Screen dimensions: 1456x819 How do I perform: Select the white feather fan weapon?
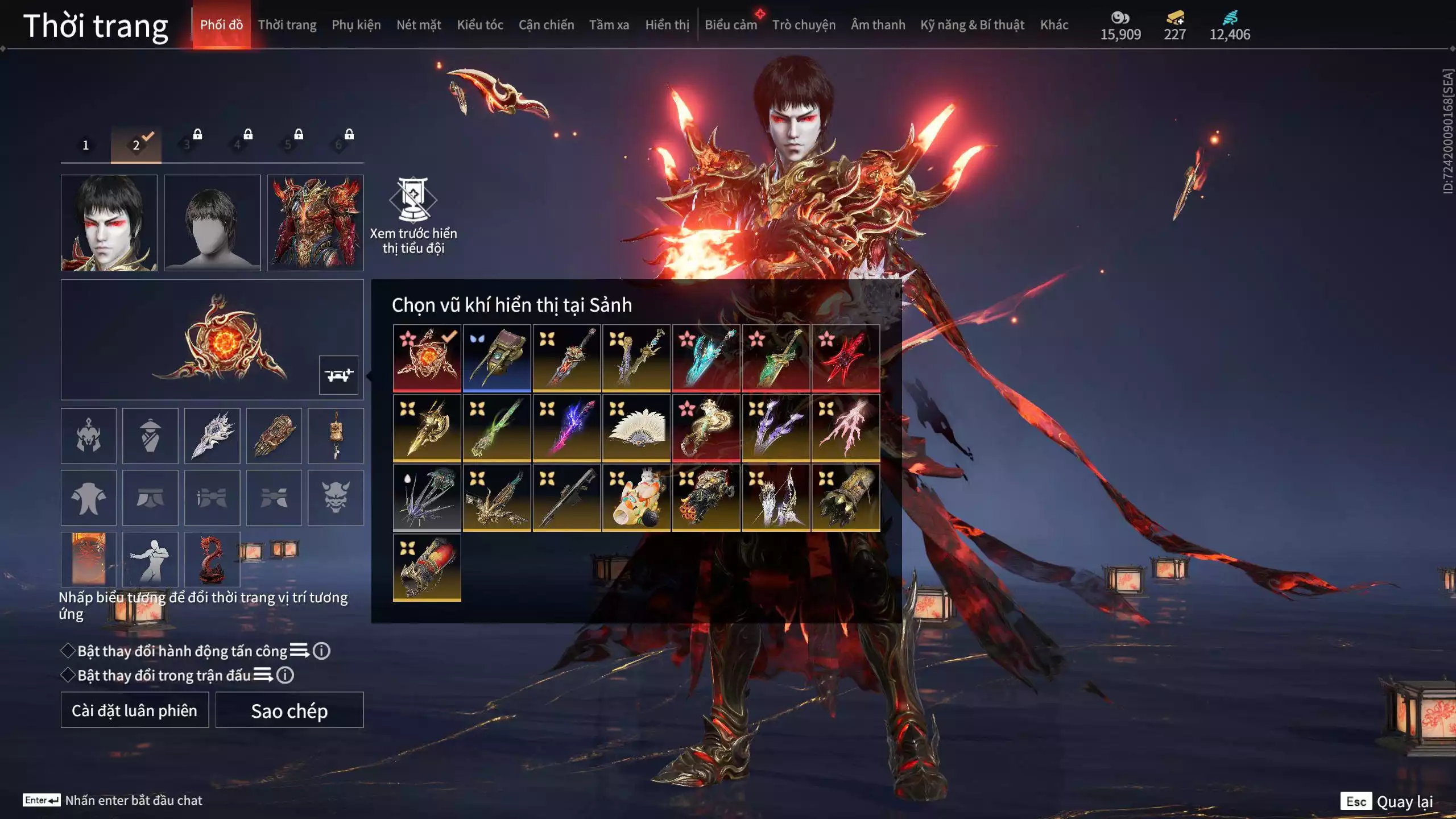click(636, 428)
